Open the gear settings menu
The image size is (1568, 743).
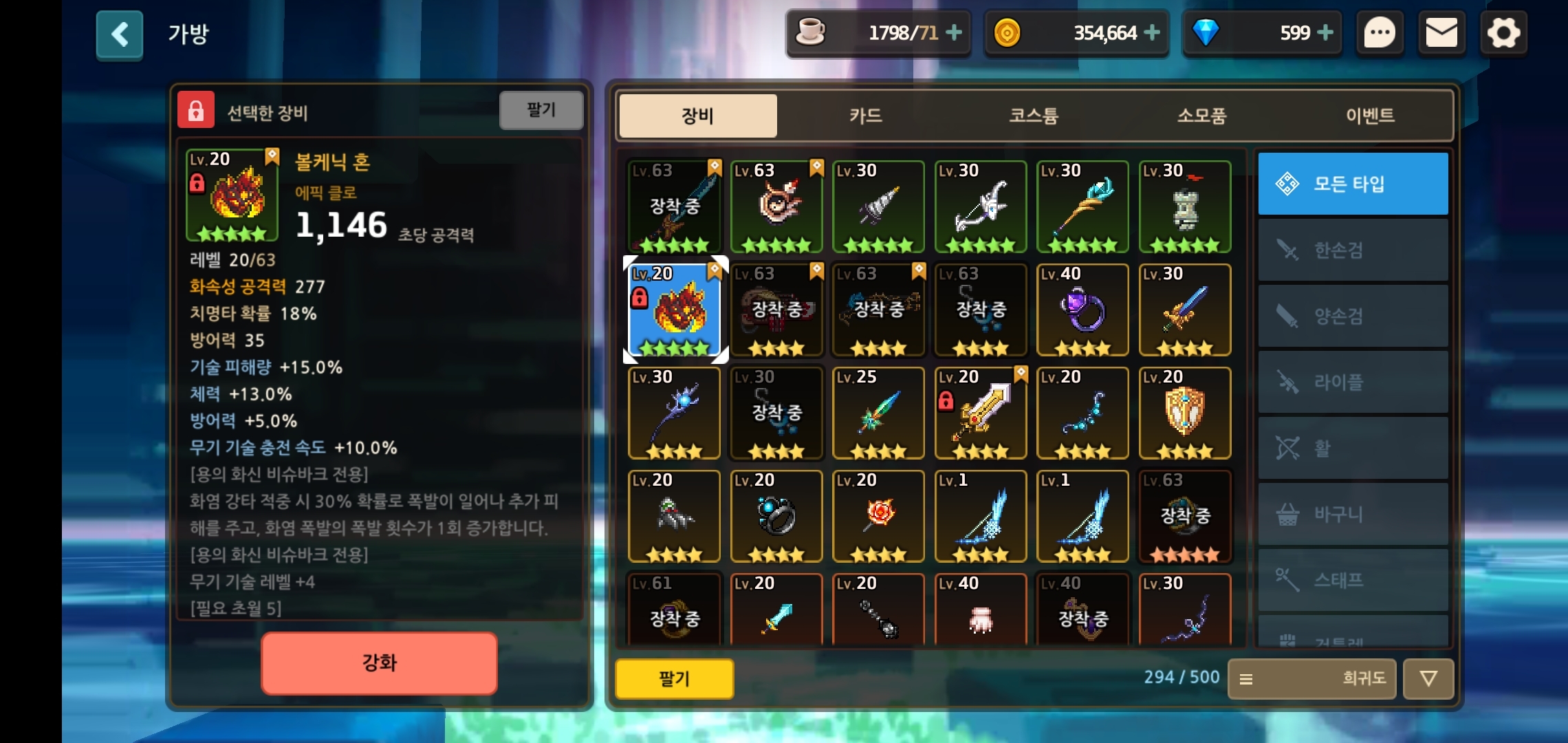[x=1503, y=33]
